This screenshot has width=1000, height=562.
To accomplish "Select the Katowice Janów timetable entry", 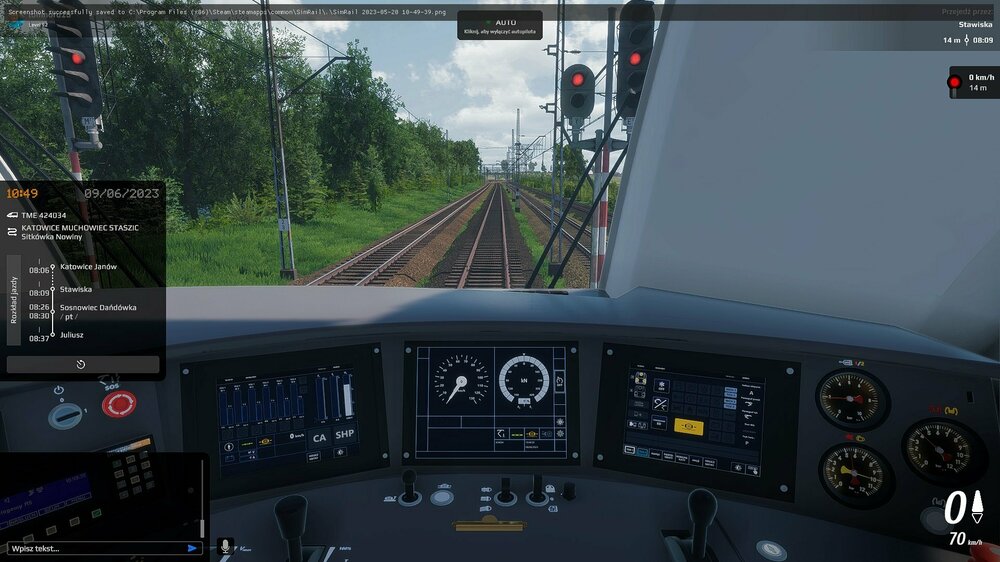I will (x=88, y=267).
